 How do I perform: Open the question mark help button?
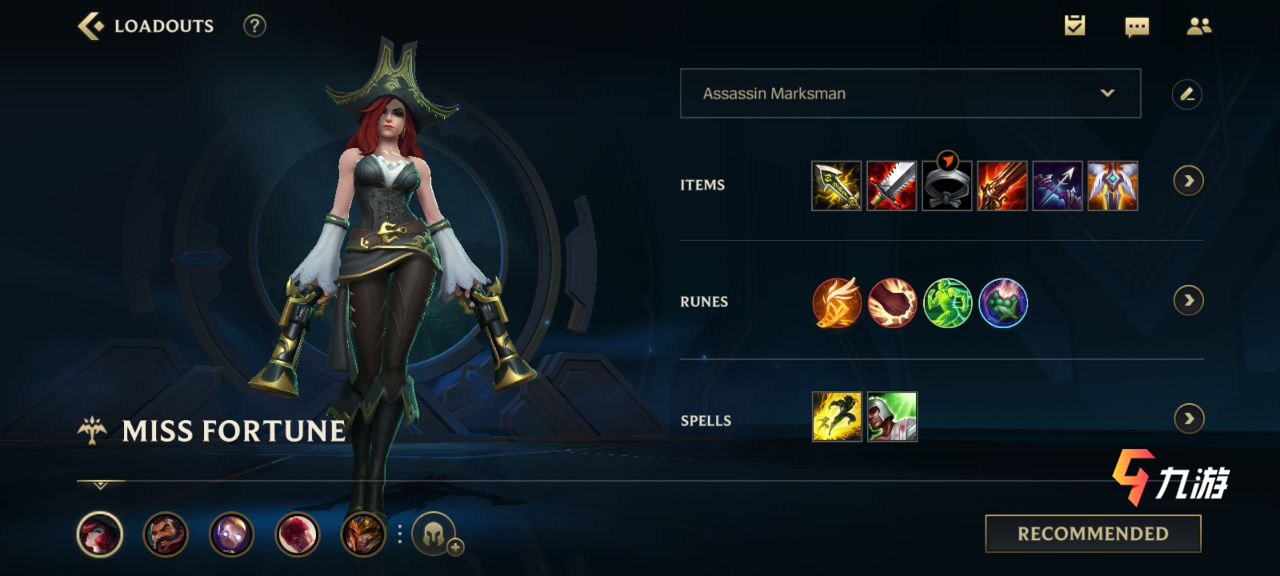(255, 26)
